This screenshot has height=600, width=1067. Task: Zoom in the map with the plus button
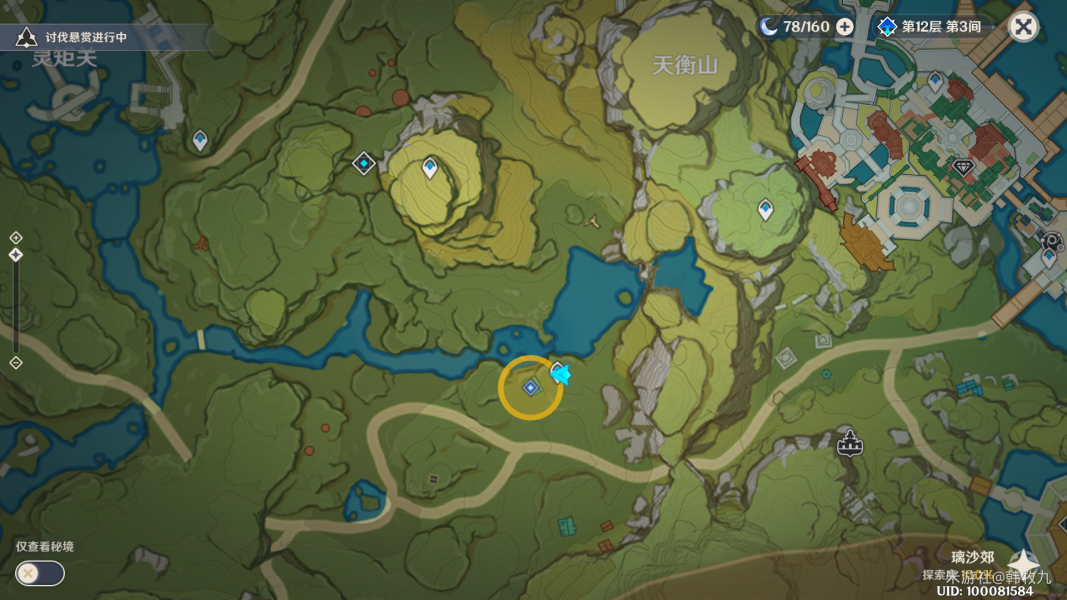pyautogui.click(x=16, y=238)
